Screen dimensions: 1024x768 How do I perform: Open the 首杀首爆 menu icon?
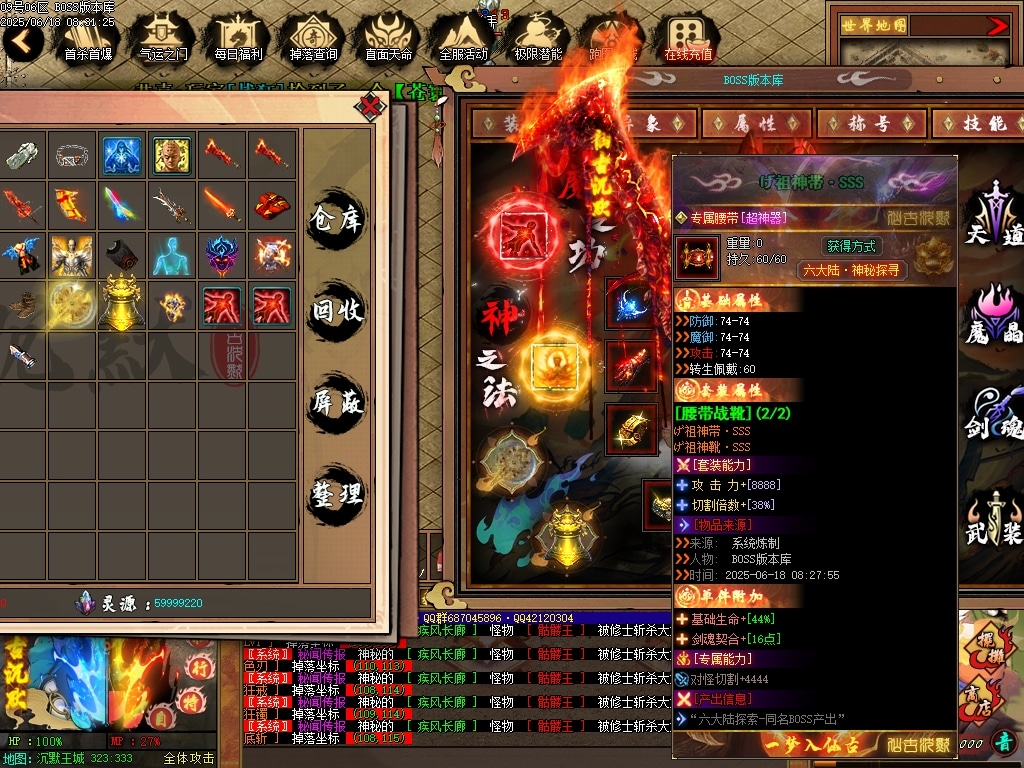[88, 38]
